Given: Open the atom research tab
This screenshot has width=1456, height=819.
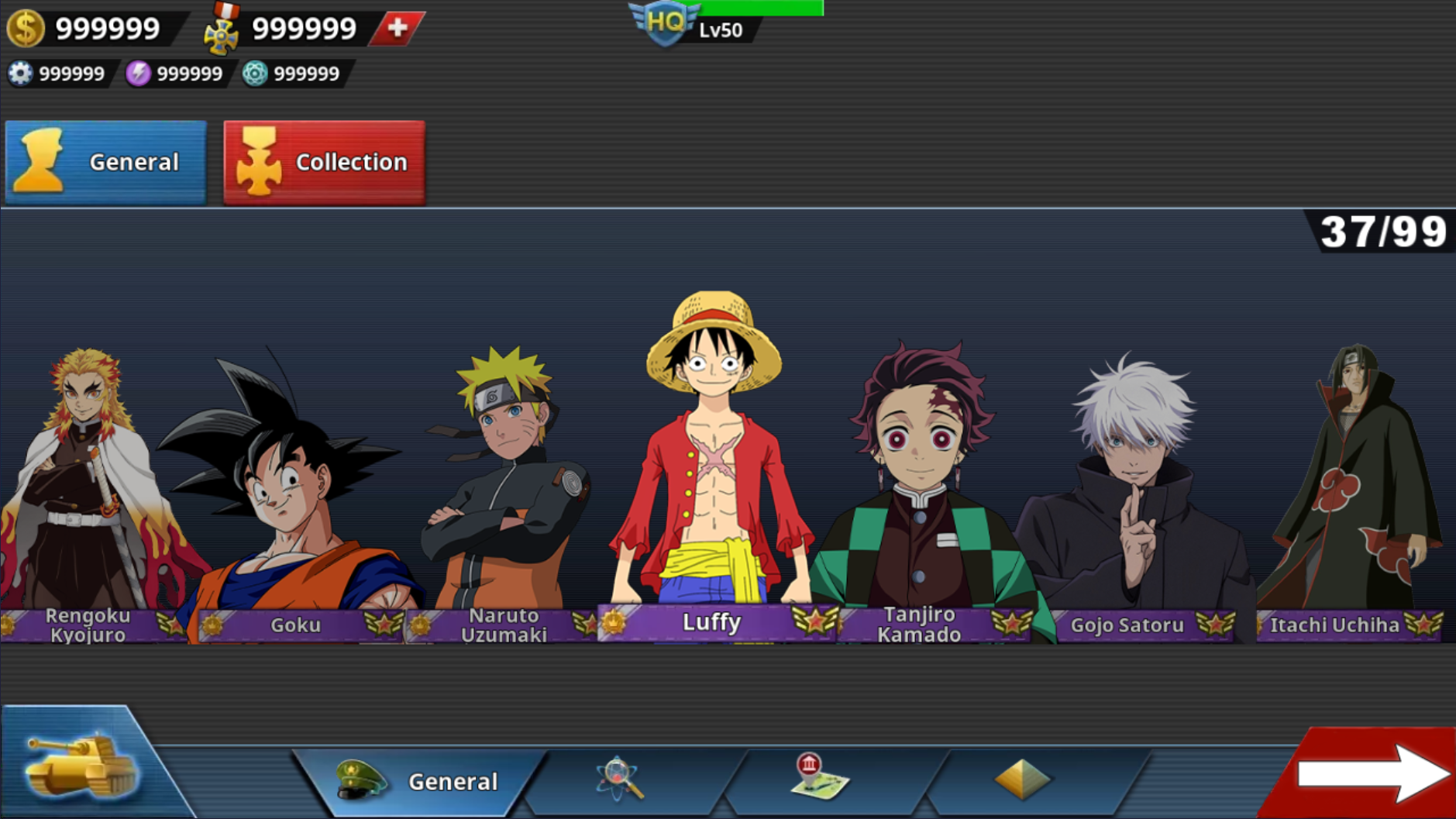Looking at the screenshot, I should click(620, 779).
